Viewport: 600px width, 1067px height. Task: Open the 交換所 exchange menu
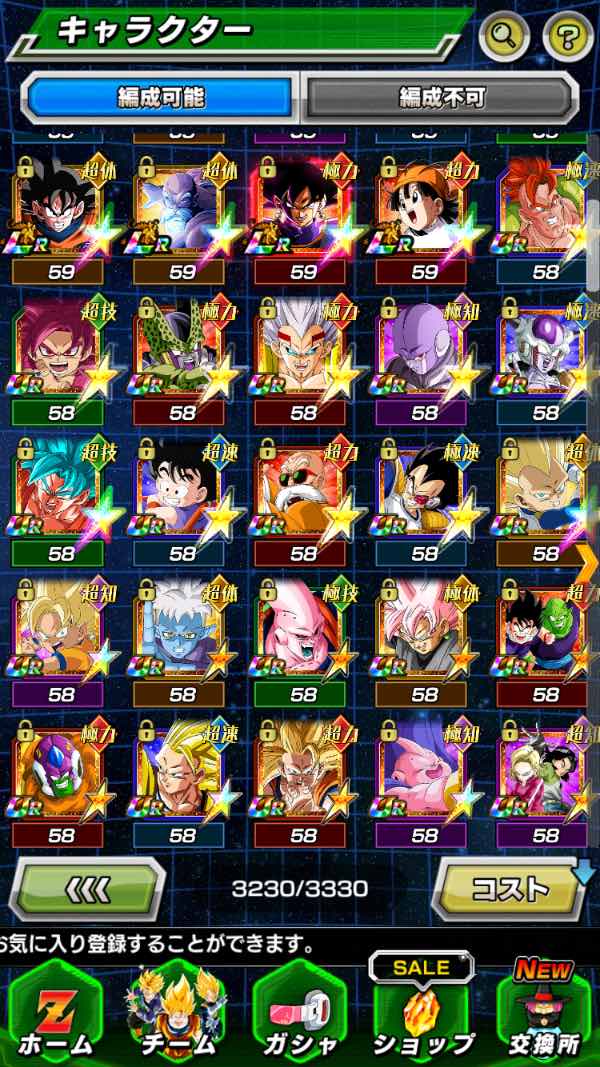[545, 1012]
